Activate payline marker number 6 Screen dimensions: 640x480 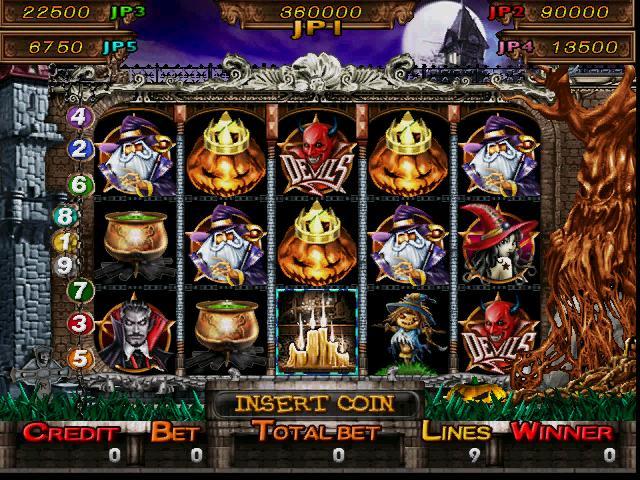pyautogui.click(x=80, y=184)
